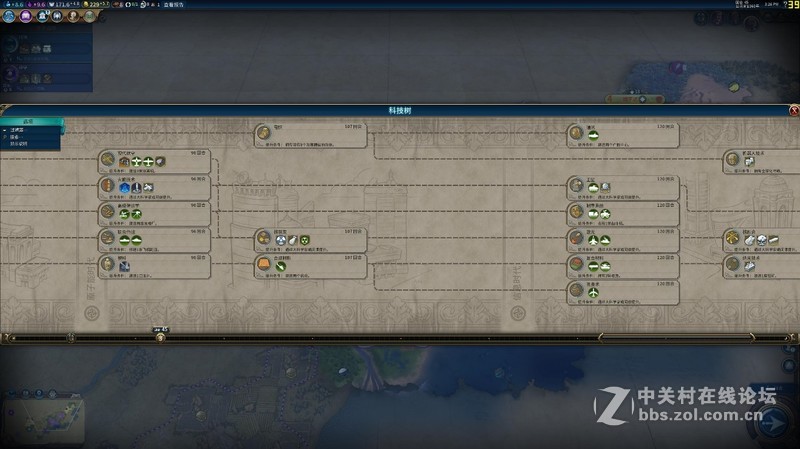Viewport: 800px width, 449px height.
Task: Choose the Advanced Flight tech with plane icons
Action: (155, 160)
